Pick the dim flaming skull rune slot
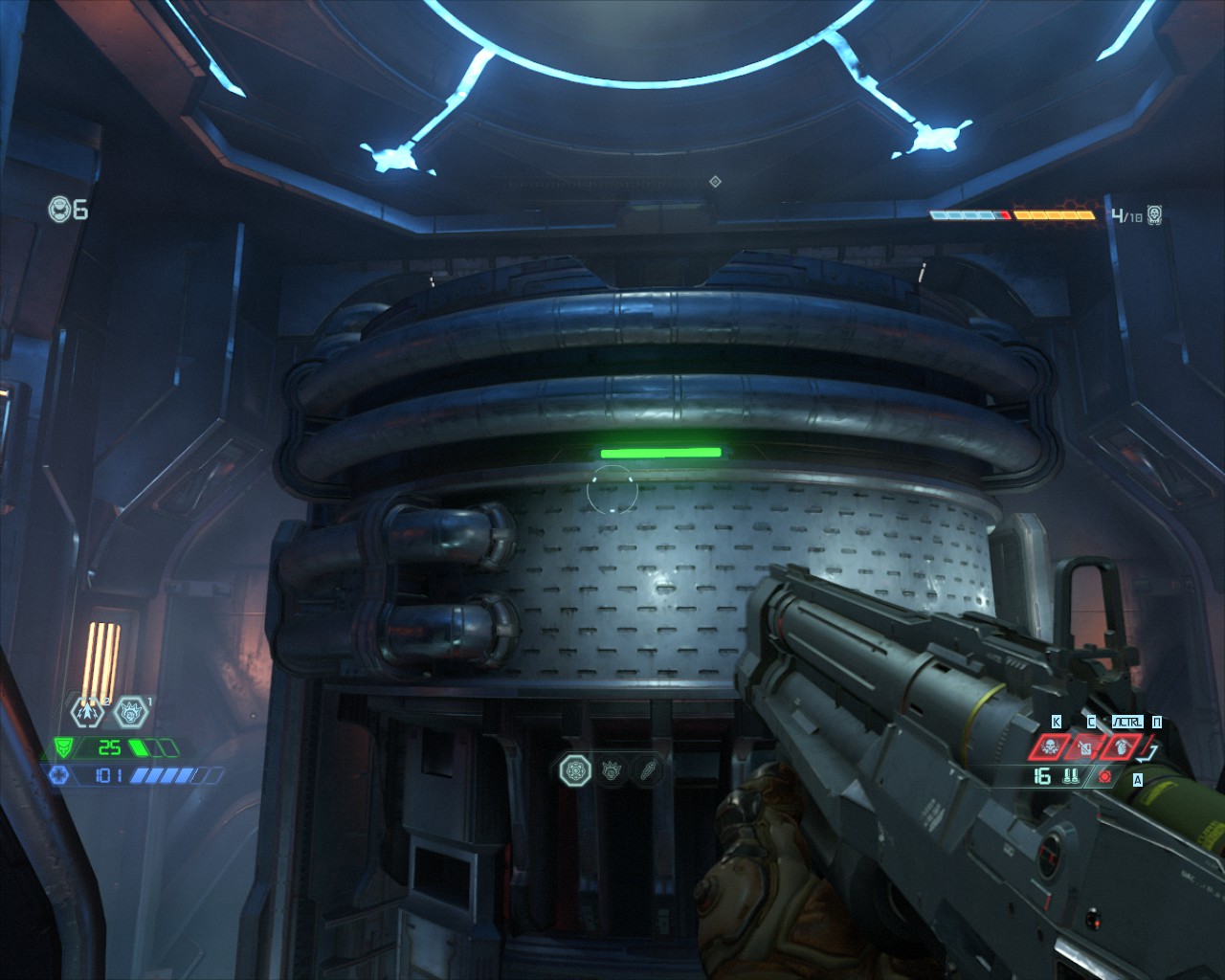The width and height of the screenshot is (1225, 980). [x=612, y=768]
